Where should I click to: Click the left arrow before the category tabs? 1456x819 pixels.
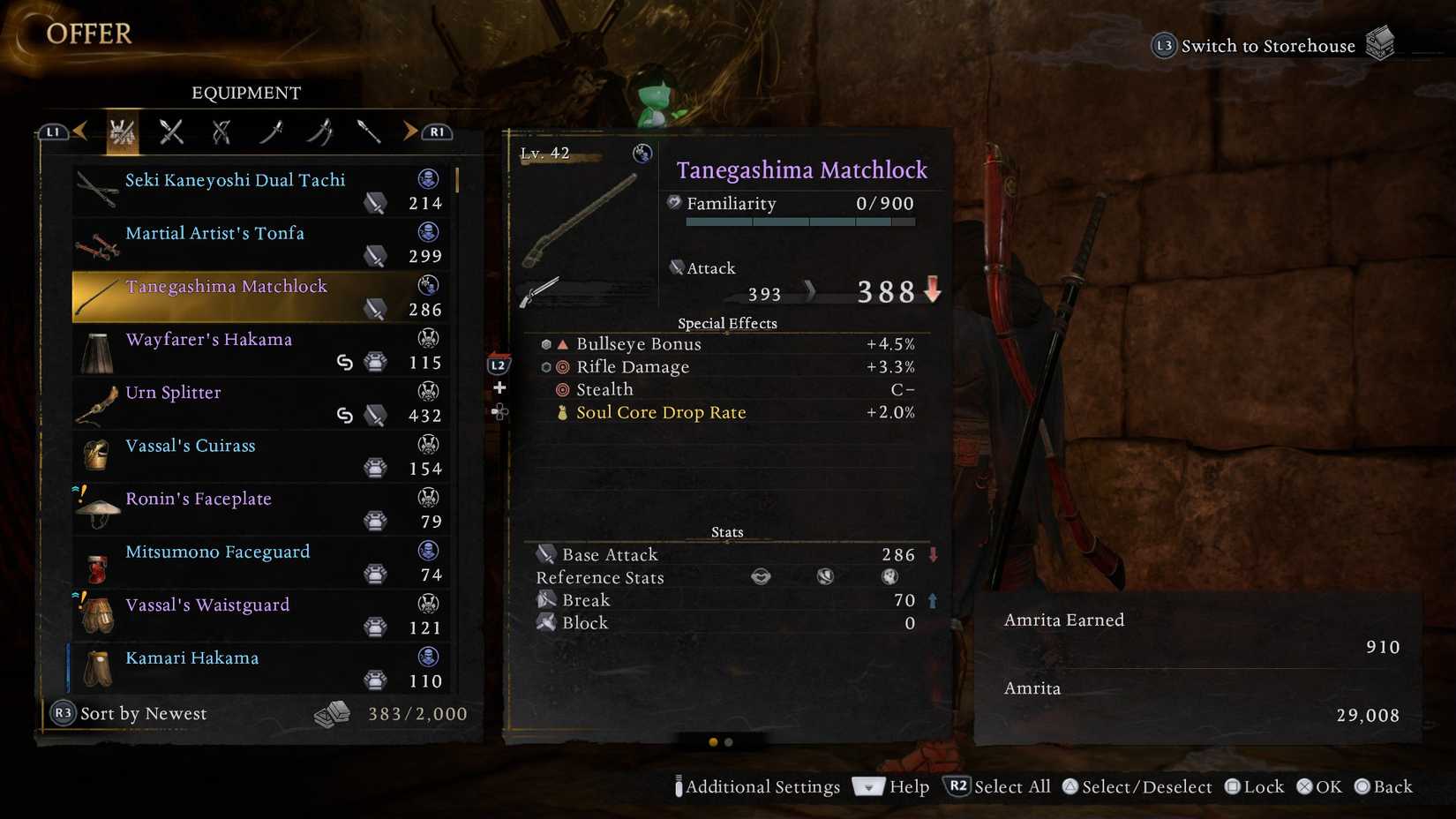point(80,131)
